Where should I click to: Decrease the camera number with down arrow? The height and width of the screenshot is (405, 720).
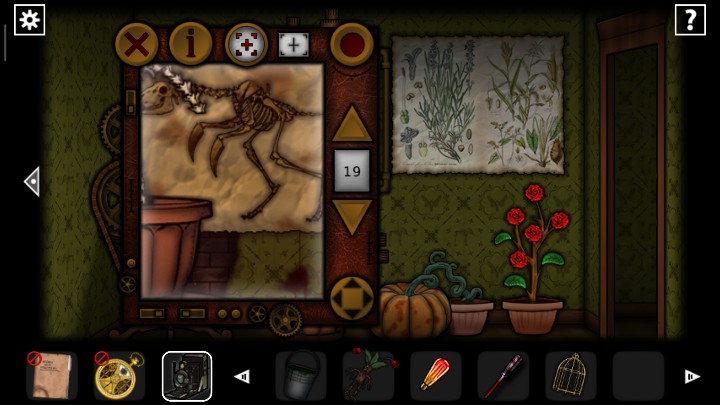tap(351, 216)
